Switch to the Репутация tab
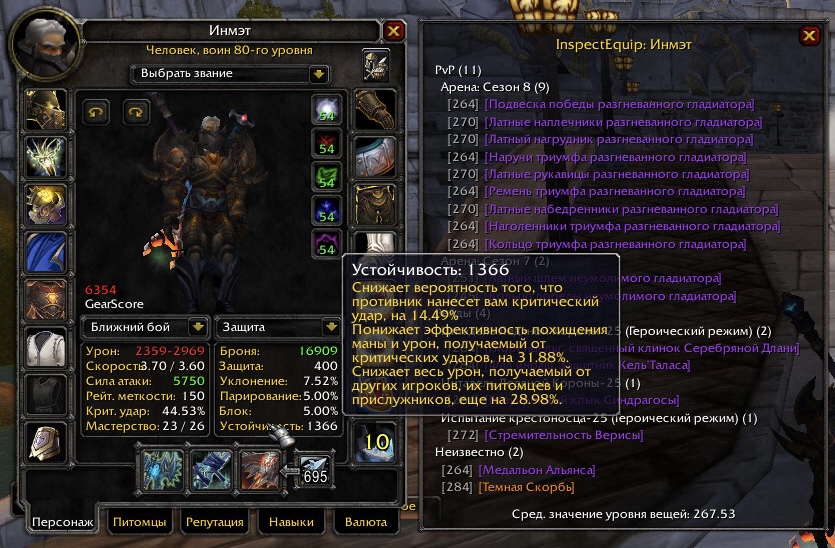 click(x=215, y=522)
